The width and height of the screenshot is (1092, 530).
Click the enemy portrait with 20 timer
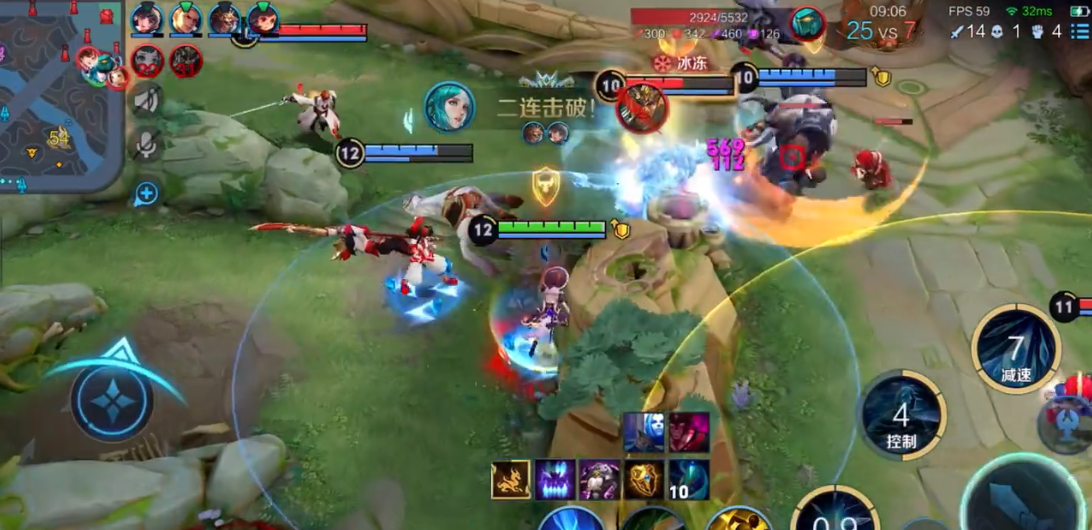pos(147,61)
